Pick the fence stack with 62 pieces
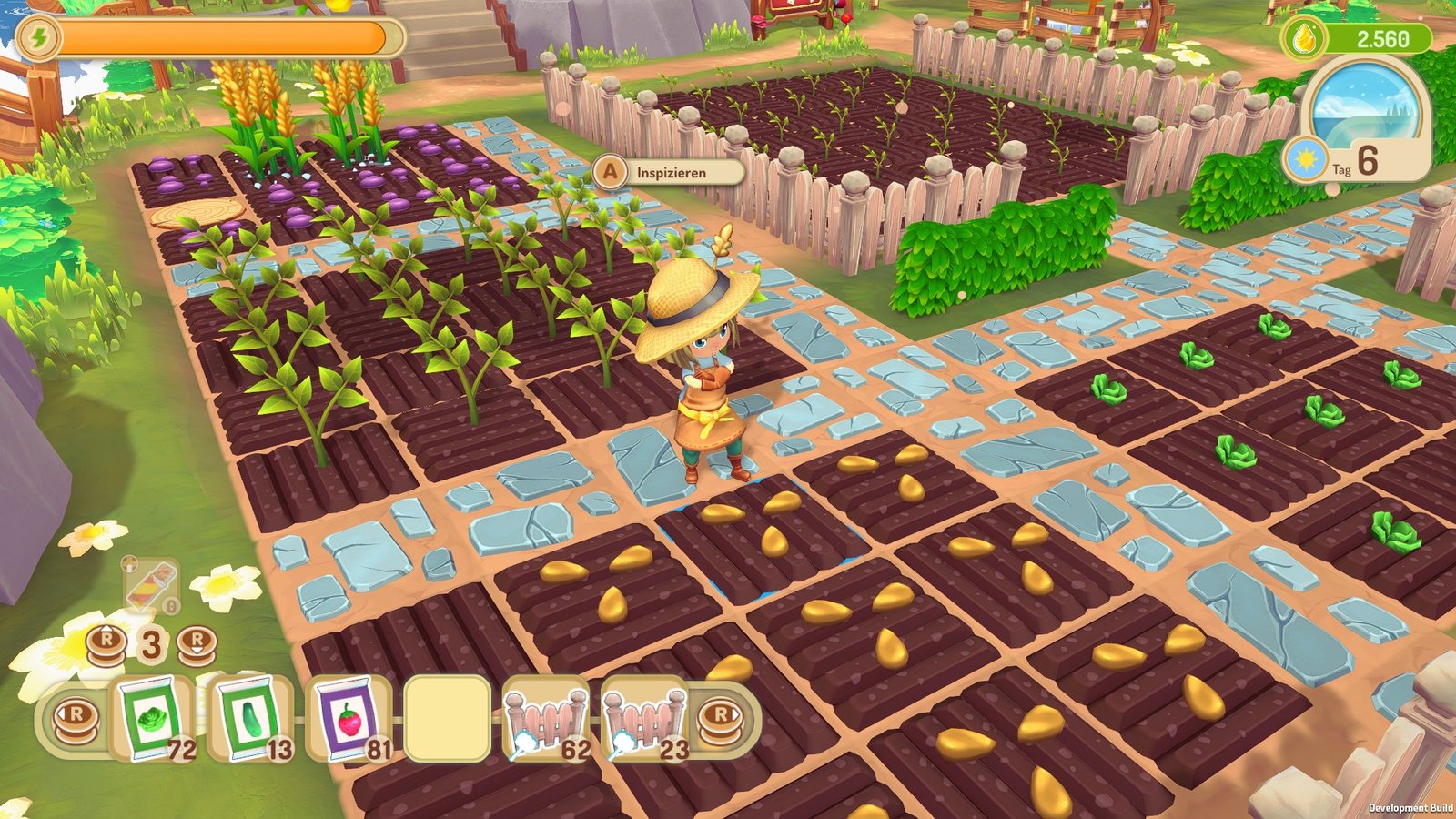Screen dimensions: 1456x819 click(x=546, y=719)
